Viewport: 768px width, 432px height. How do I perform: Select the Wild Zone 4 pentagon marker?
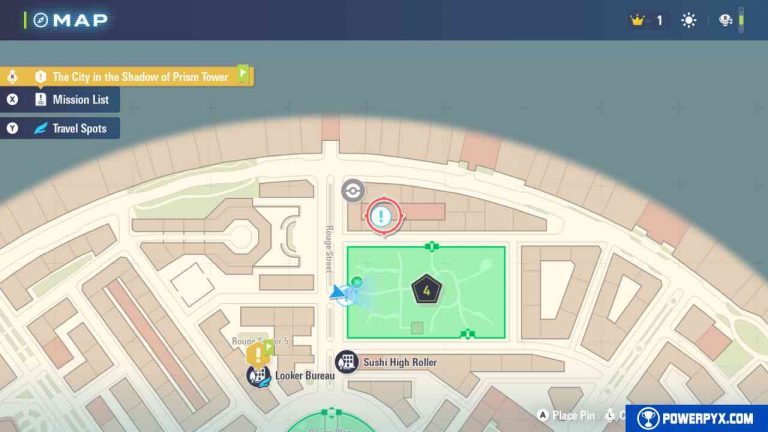(x=426, y=291)
